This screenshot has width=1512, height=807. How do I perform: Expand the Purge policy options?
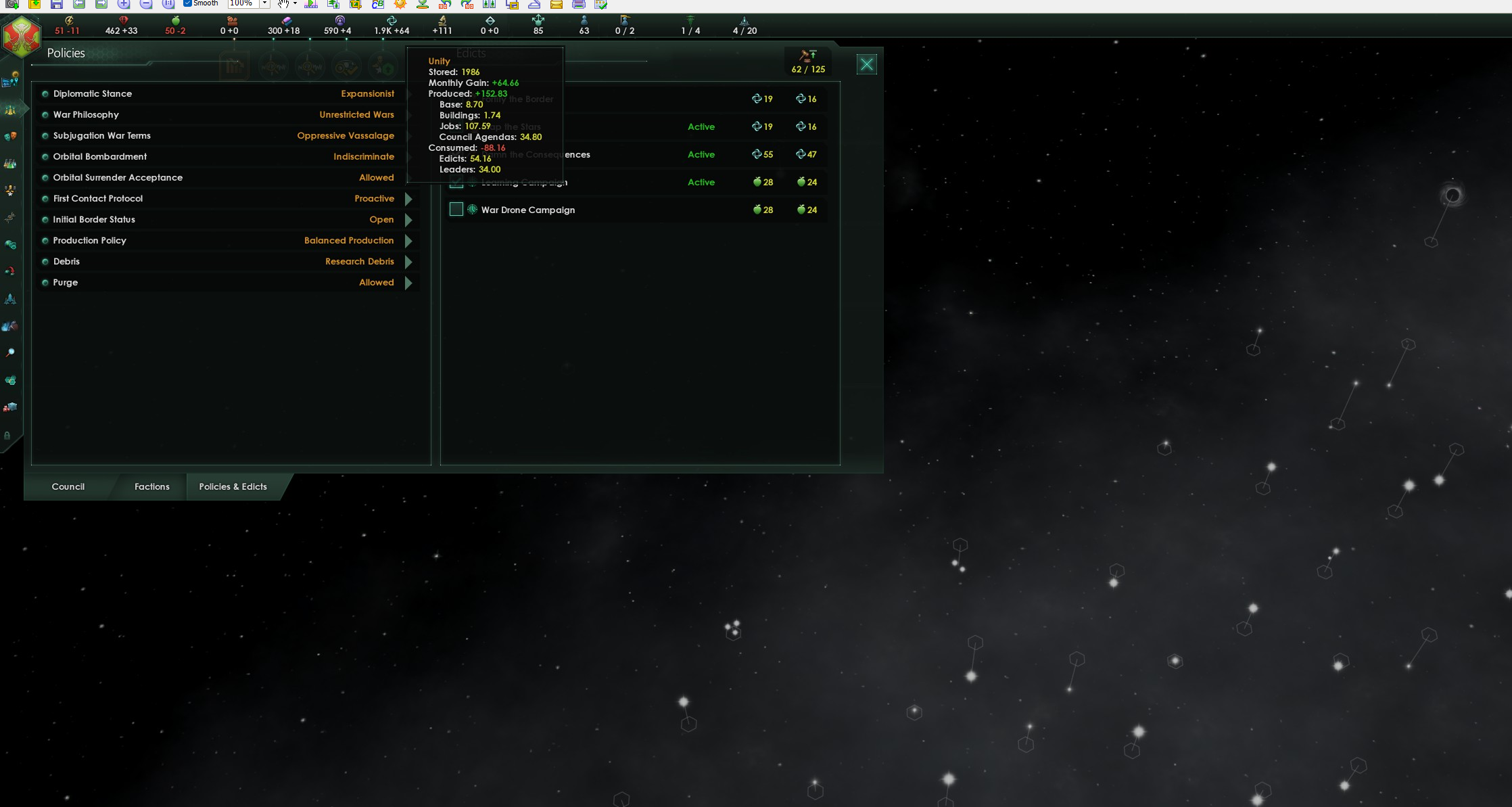pyautogui.click(x=408, y=283)
